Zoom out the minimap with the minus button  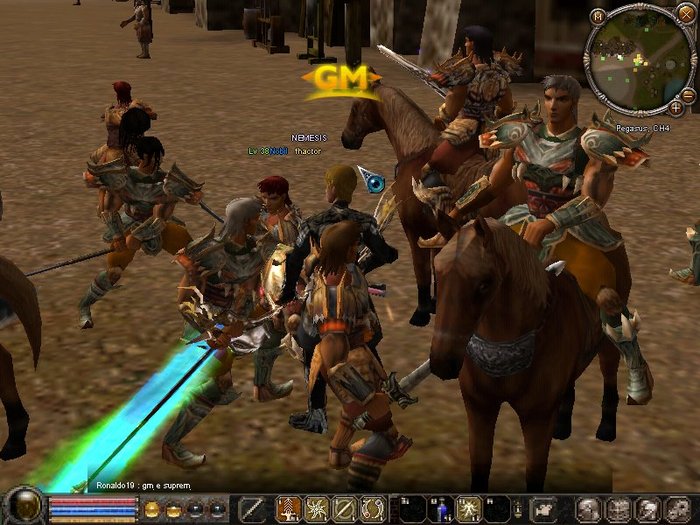pyautogui.click(x=688, y=94)
